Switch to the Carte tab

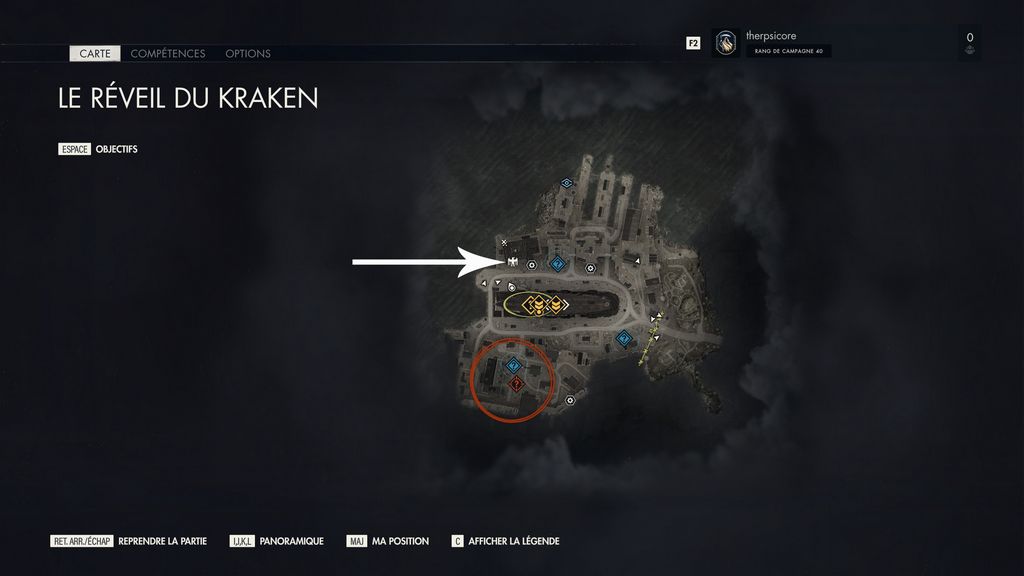pos(95,54)
